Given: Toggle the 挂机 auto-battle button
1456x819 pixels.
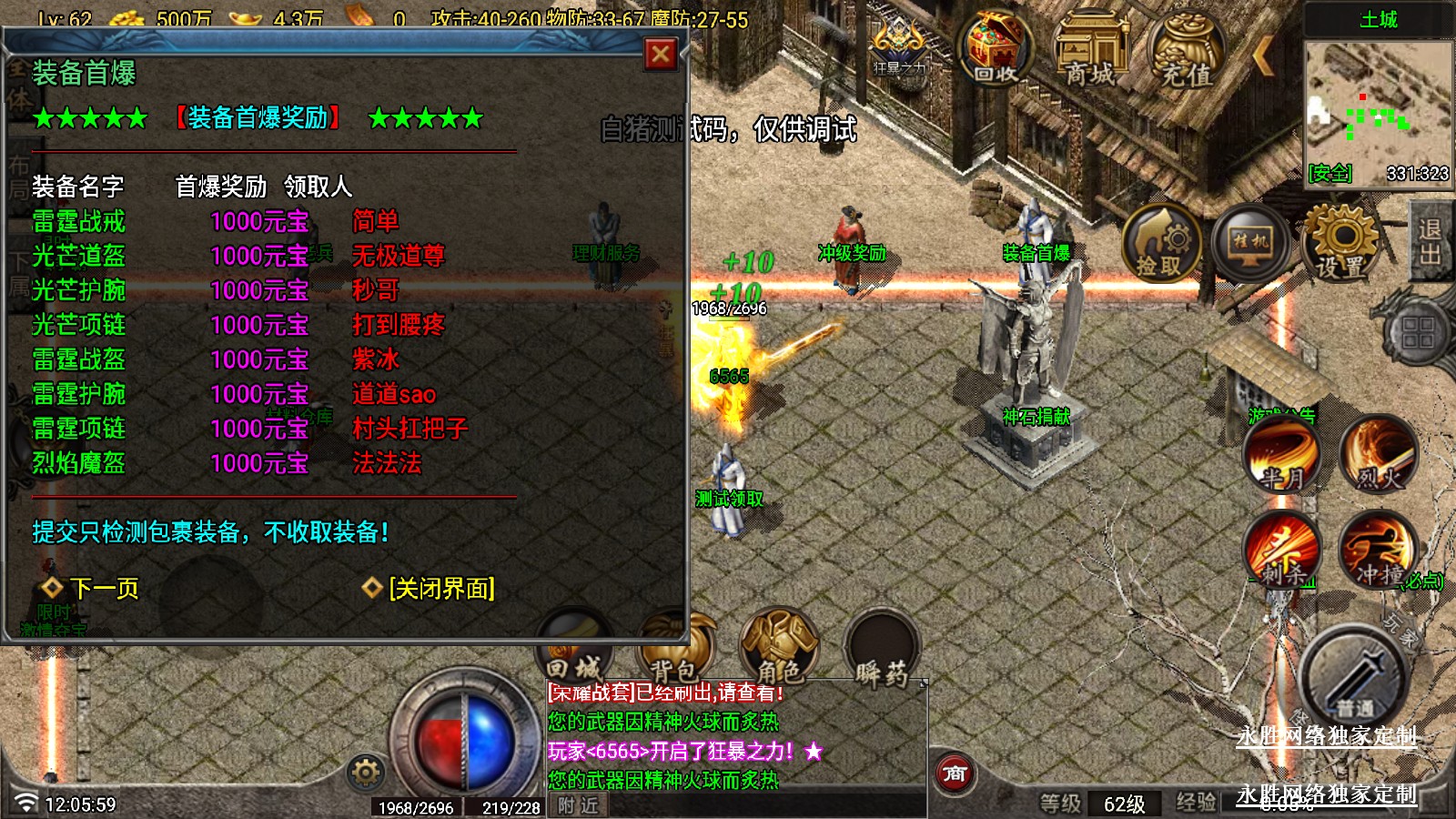Looking at the screenshot, I should coord(1251,243).
